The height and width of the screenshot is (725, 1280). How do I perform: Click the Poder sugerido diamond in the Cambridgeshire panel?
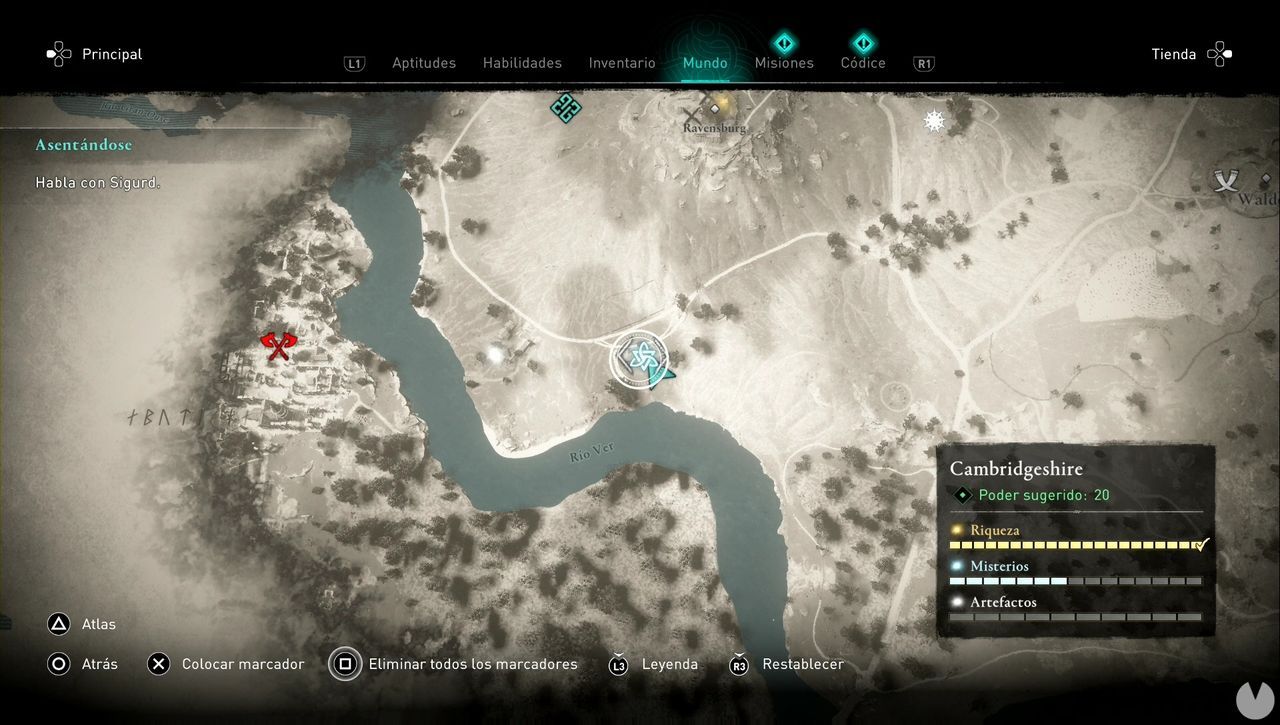963,495
